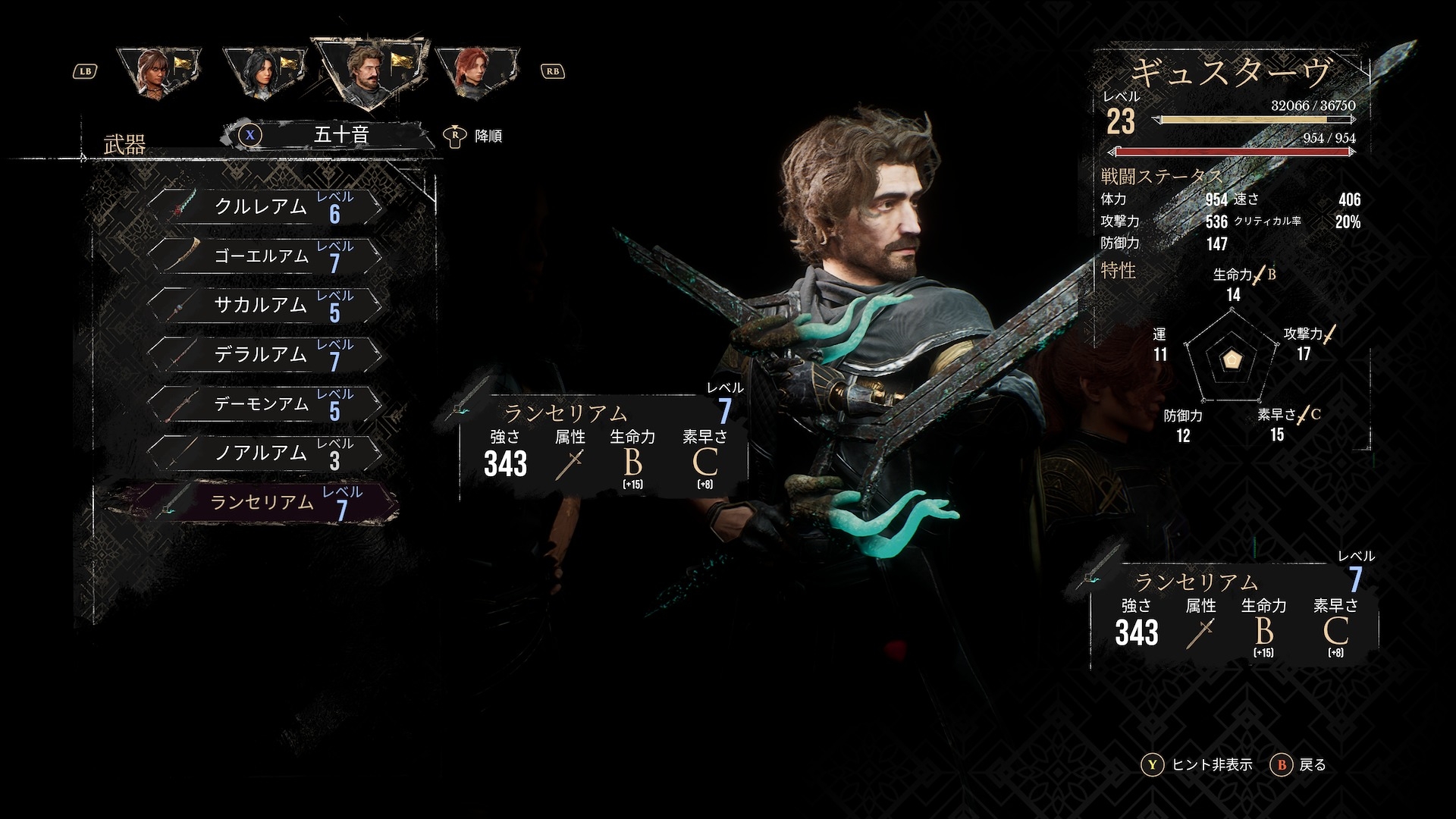The image size is (1456, 819).
Task: Select the ノアルアム level 3 weapon
Action: pos(265,453)
